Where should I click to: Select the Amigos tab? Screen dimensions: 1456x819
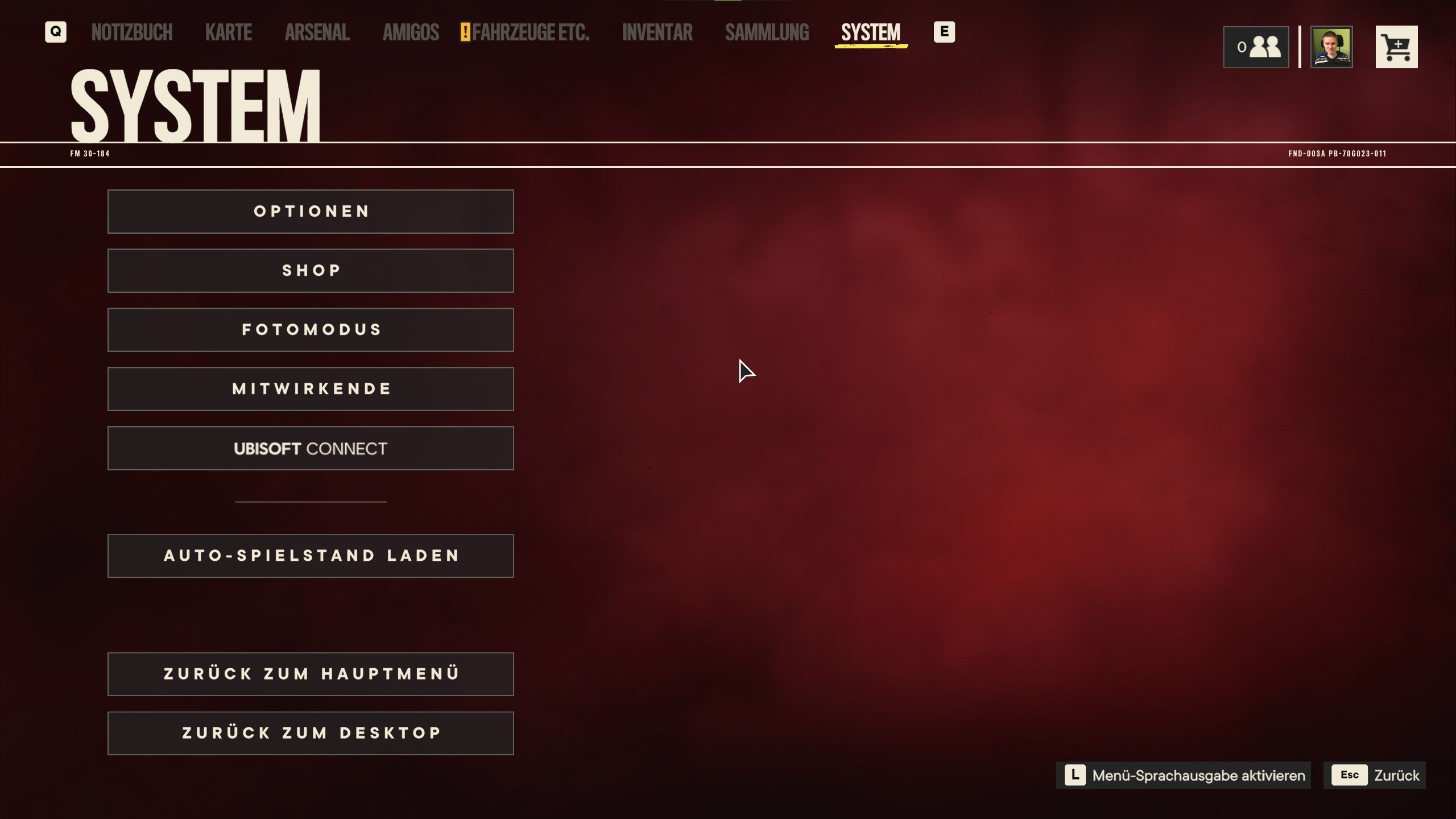pos(411,32)
